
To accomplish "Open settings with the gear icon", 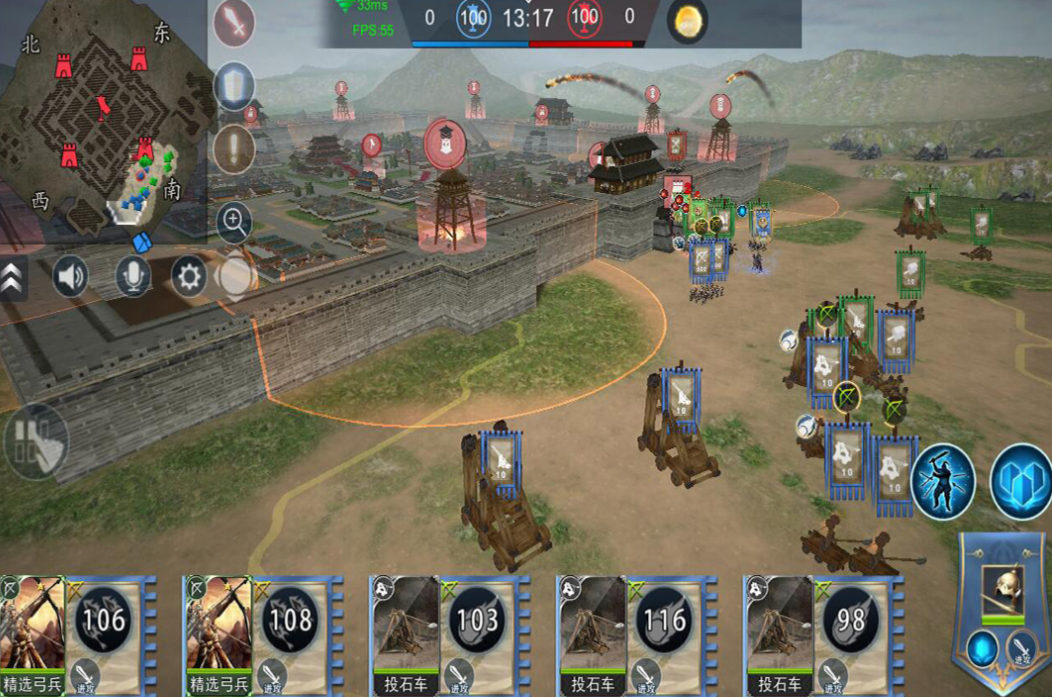I will (x=189, y=277).
